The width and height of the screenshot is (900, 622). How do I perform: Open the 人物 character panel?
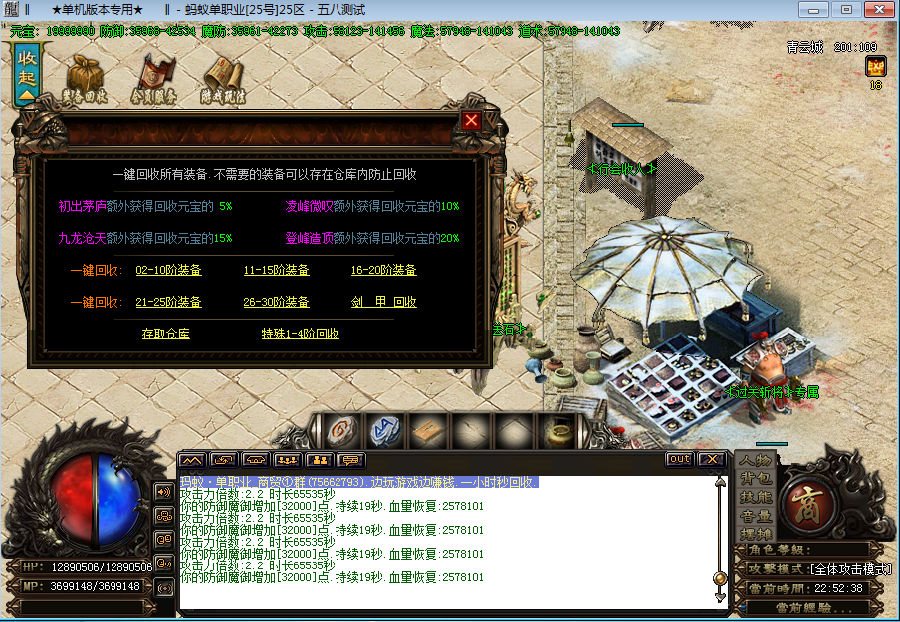pyautogui.click(x=755, y=461)
